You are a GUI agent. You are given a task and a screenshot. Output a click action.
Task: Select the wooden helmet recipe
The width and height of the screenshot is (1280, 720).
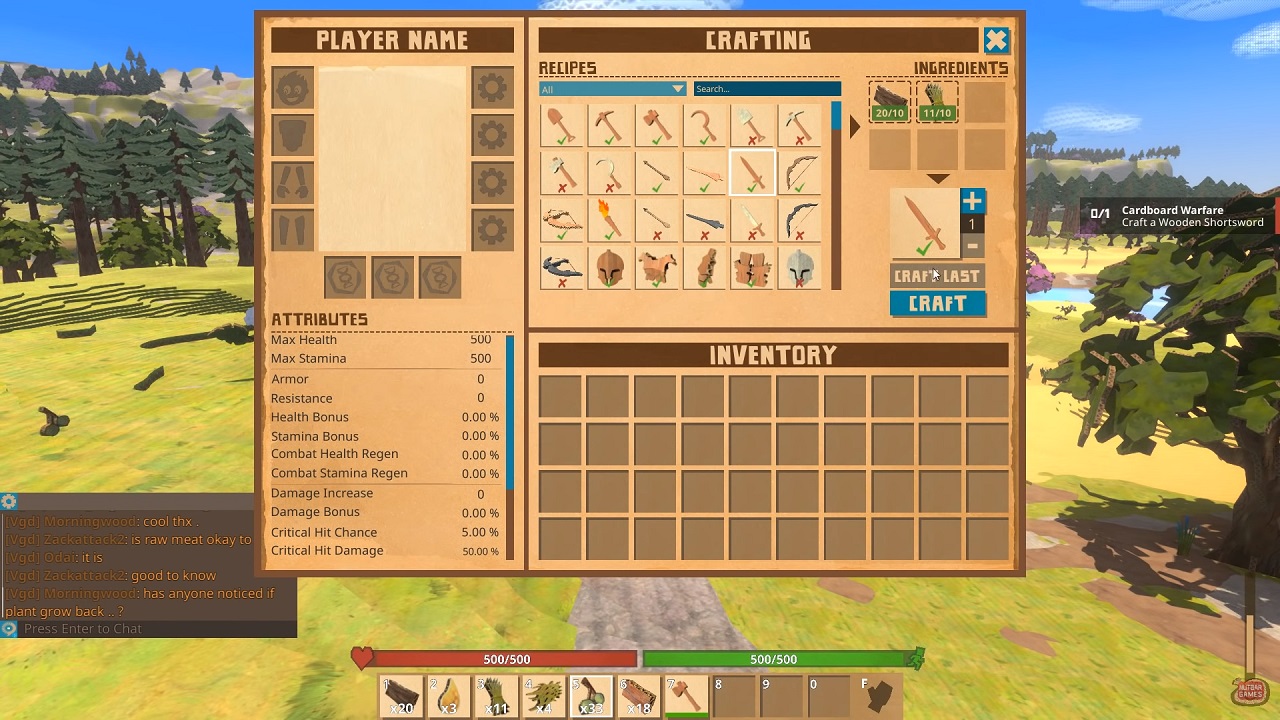tap(609, 268)
